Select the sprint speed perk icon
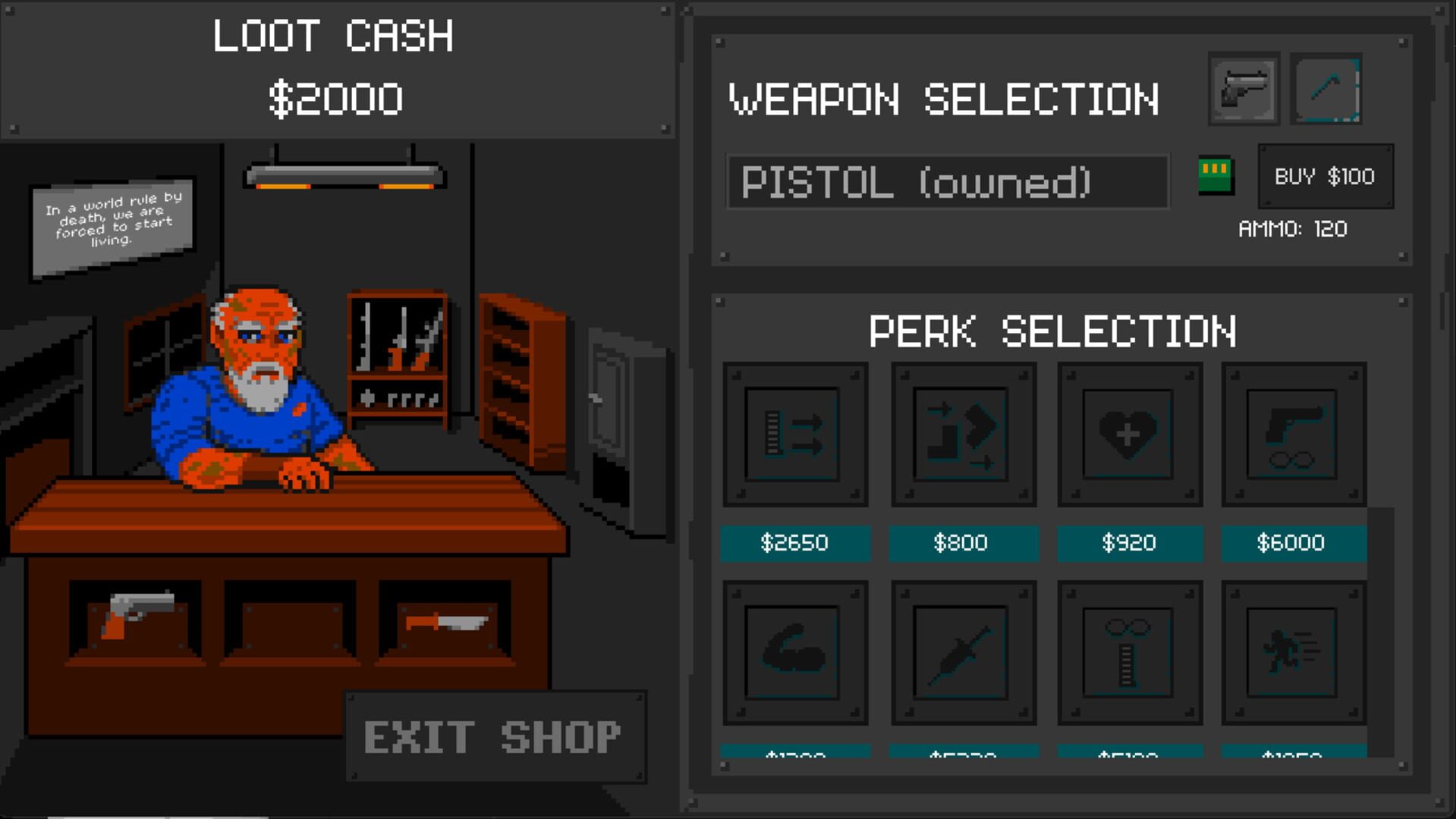The height and width of the screenshot is (819, 1456). pos(1294,652)
